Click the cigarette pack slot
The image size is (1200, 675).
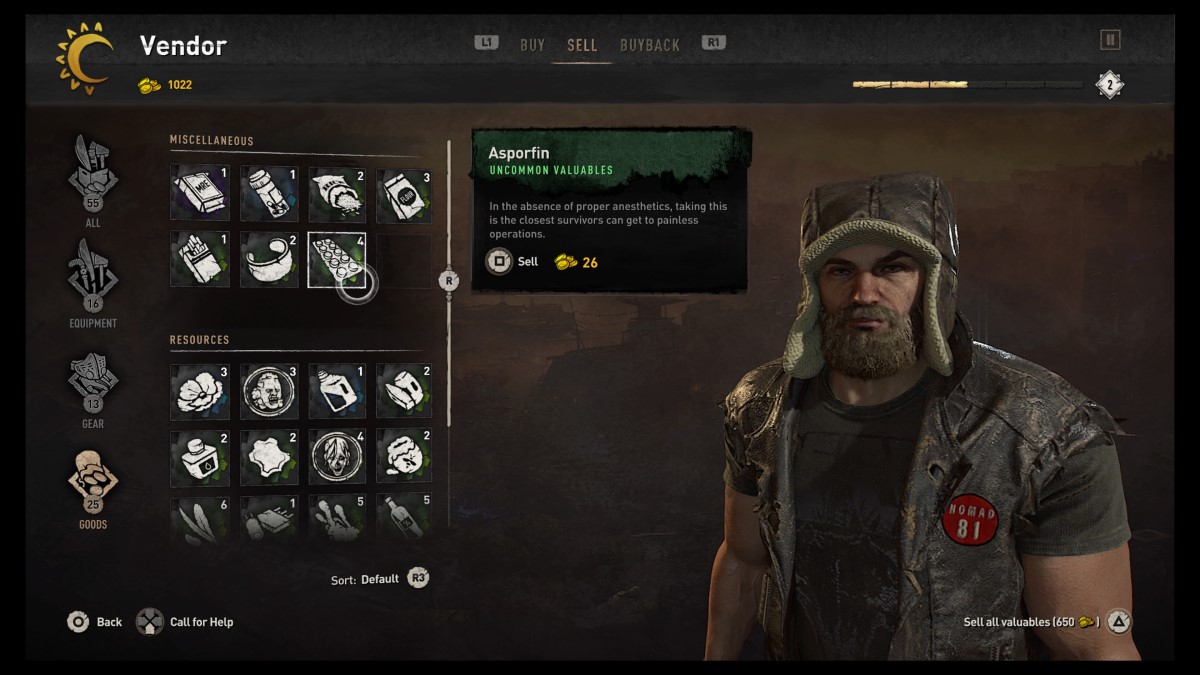pyautogui.click(x=200, y=260)
